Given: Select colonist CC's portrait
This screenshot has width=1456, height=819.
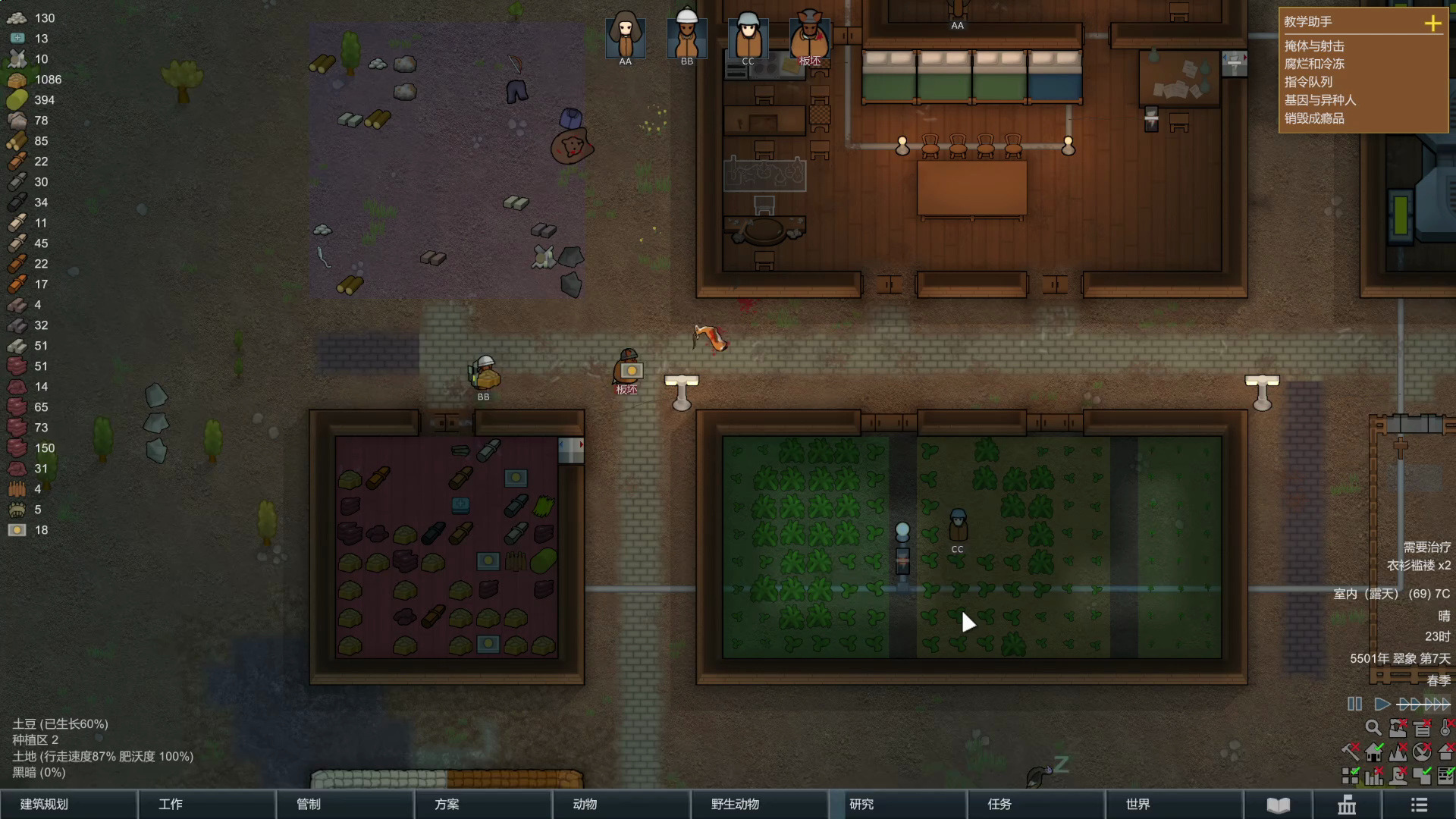Looking at the screenshot, I should [x=748, y=36].
